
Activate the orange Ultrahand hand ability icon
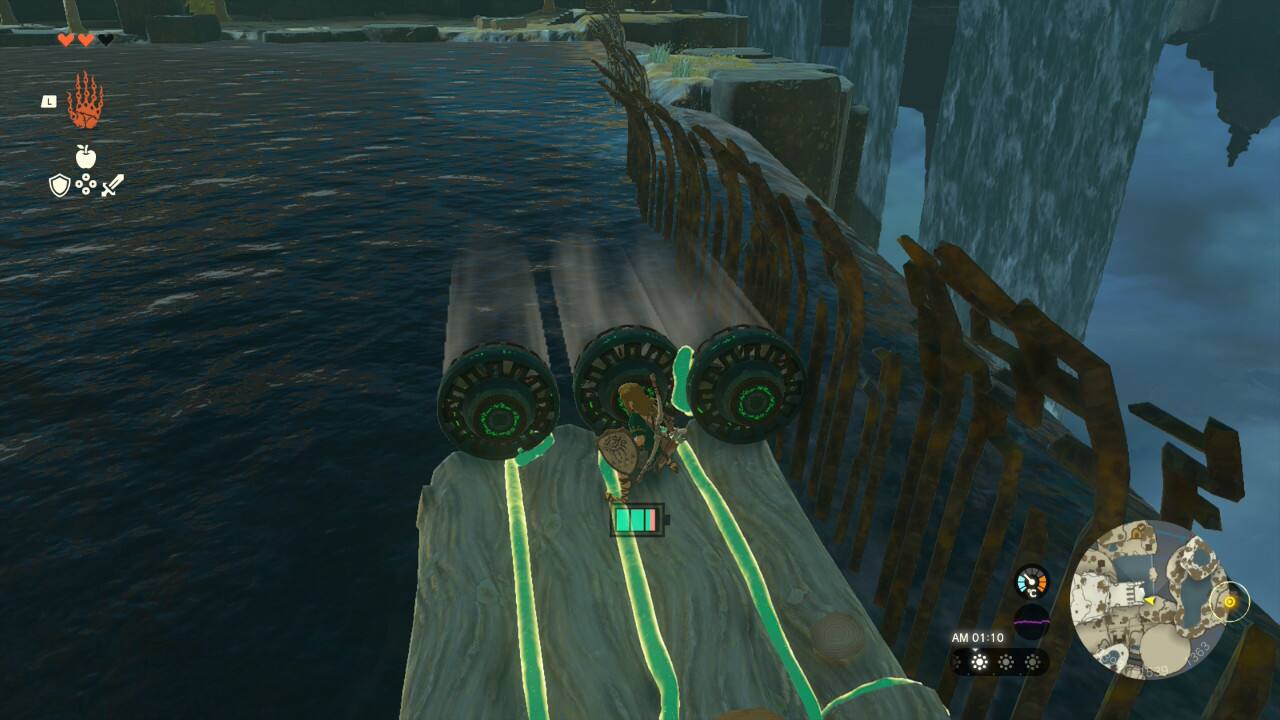85,101
